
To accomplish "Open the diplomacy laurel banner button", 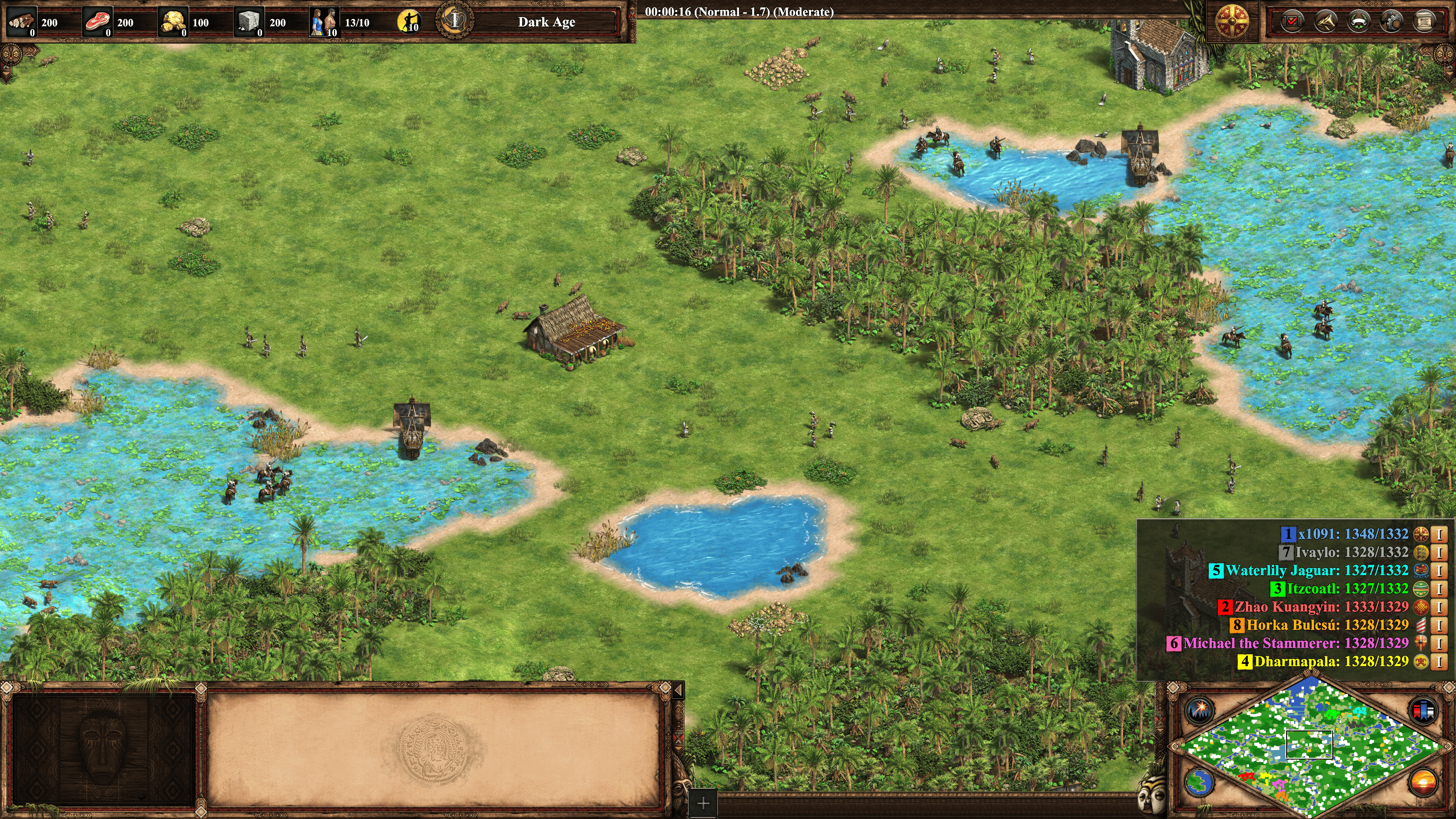I will (x=1358, y=22).
